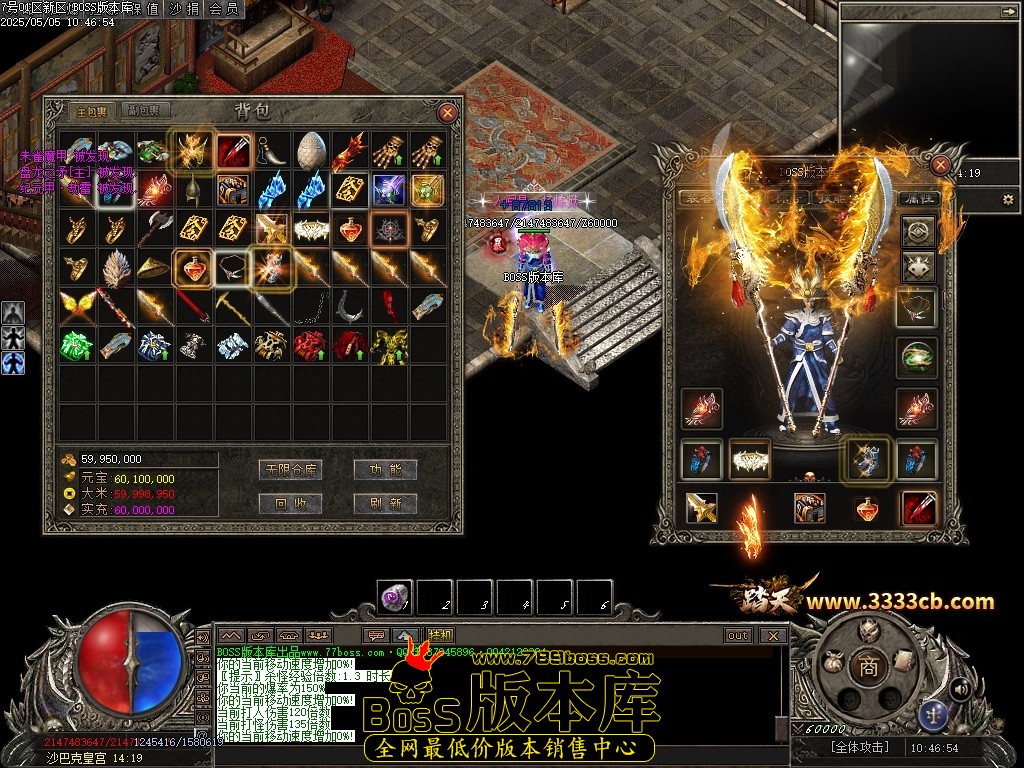Choose the golden armor in the backpack
1024x768 pixels.
[388, 344]
